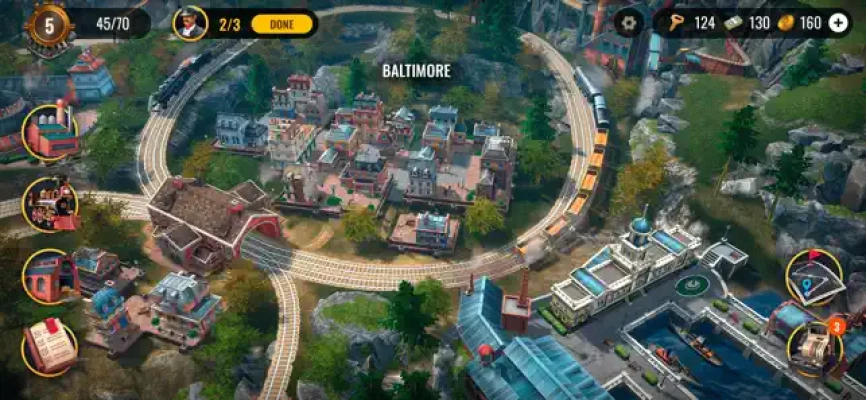Open the settings gear menu

[x=630, y=22]
